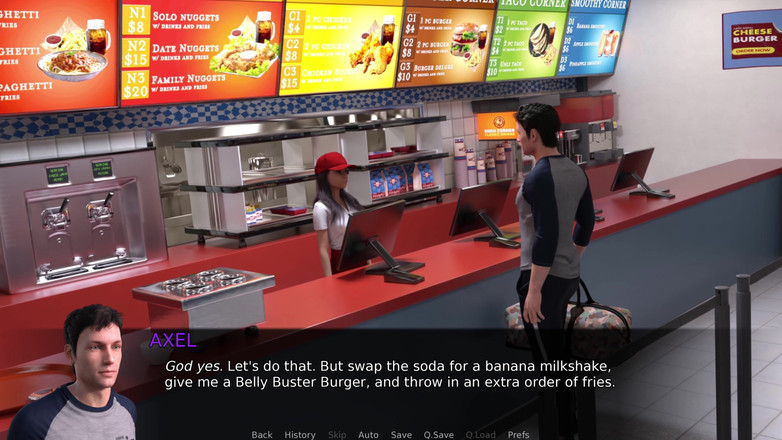Open the Save game screen
The width and height of the screenshot is (782, 440).
(401, 435)
